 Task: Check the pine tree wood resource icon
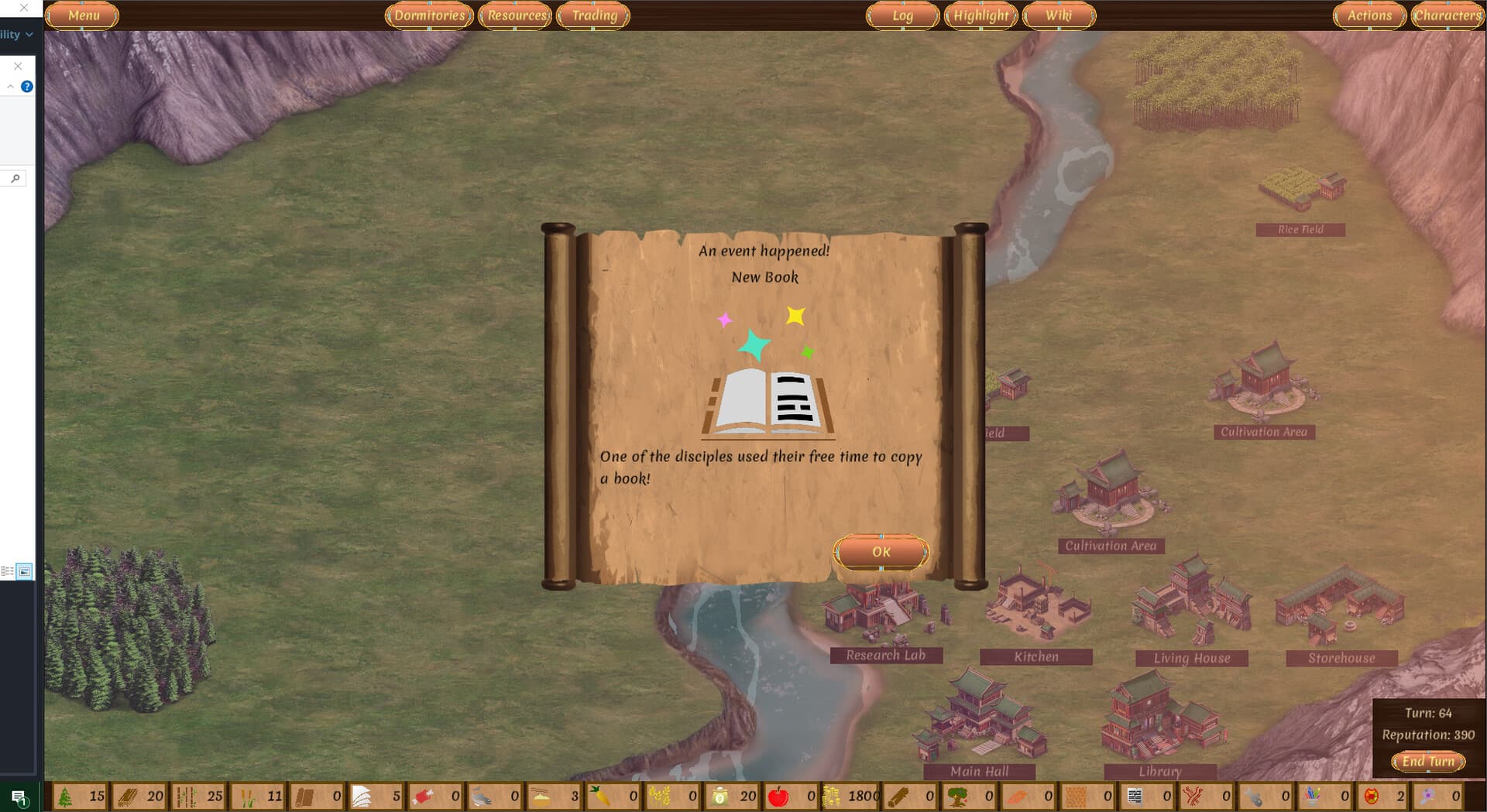tap(65, 796)
